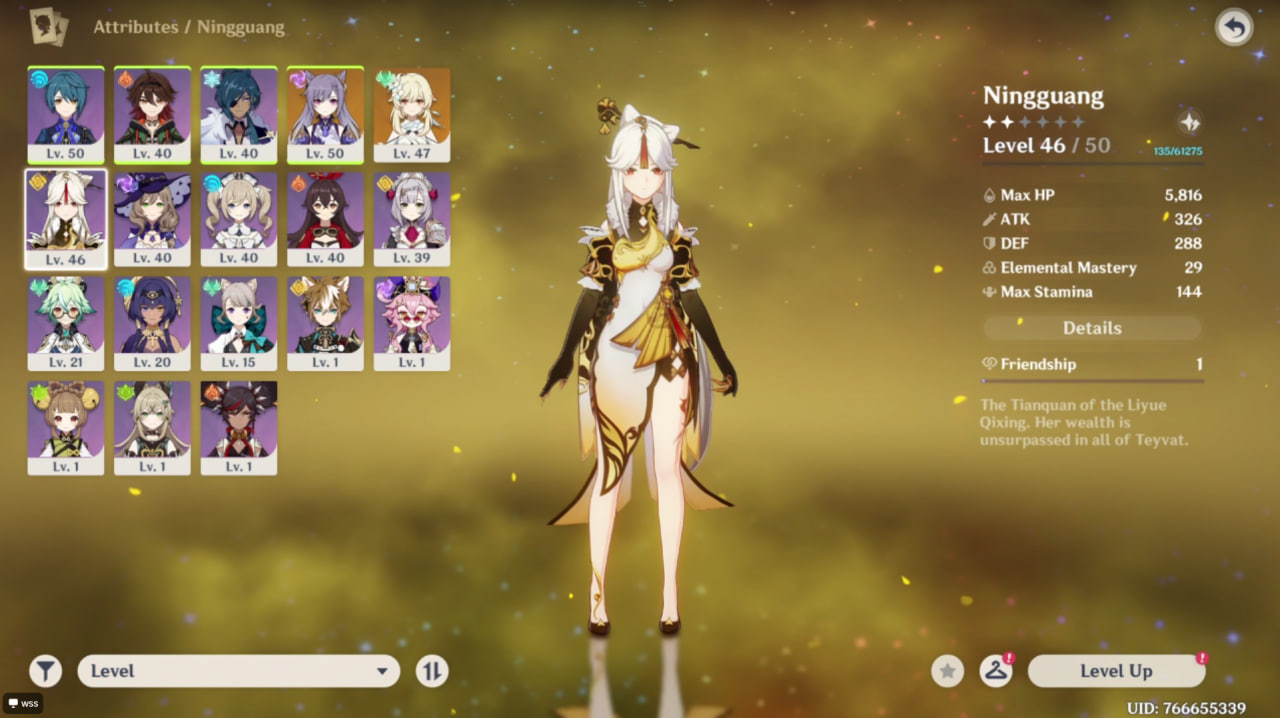Image resolution: width=1280 pixels, height=718 pixels.
Task: Choose pink-haired Dori's portrait
Action: pos(412,323)
